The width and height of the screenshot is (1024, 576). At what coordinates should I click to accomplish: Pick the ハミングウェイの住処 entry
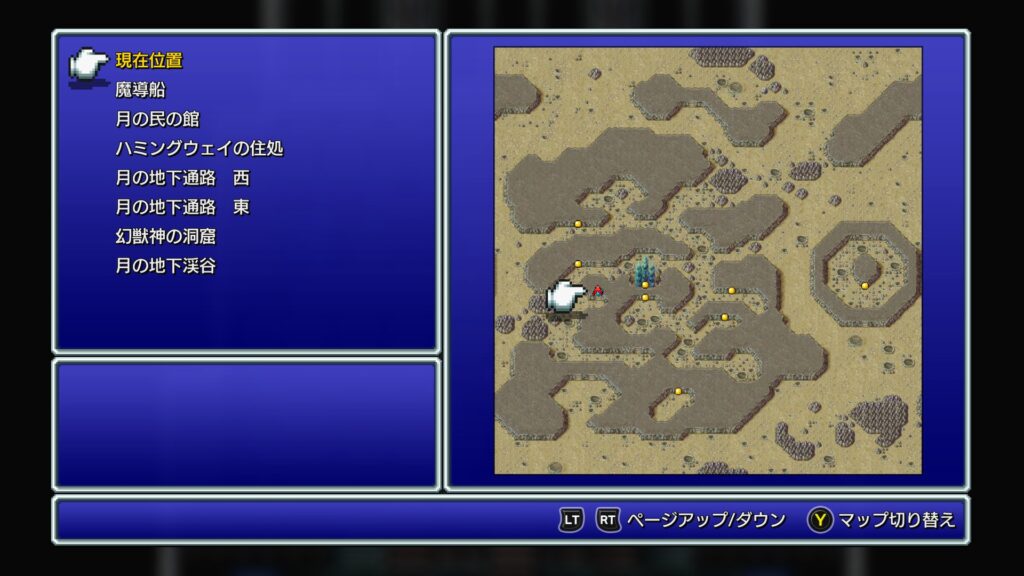tap(199, 149)
